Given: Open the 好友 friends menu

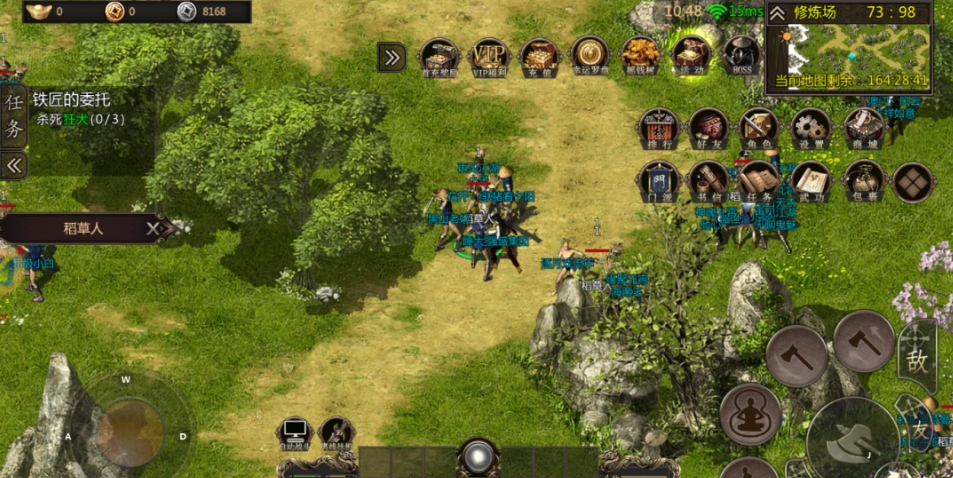Looking at the screenshot, I should coord(709,128).
